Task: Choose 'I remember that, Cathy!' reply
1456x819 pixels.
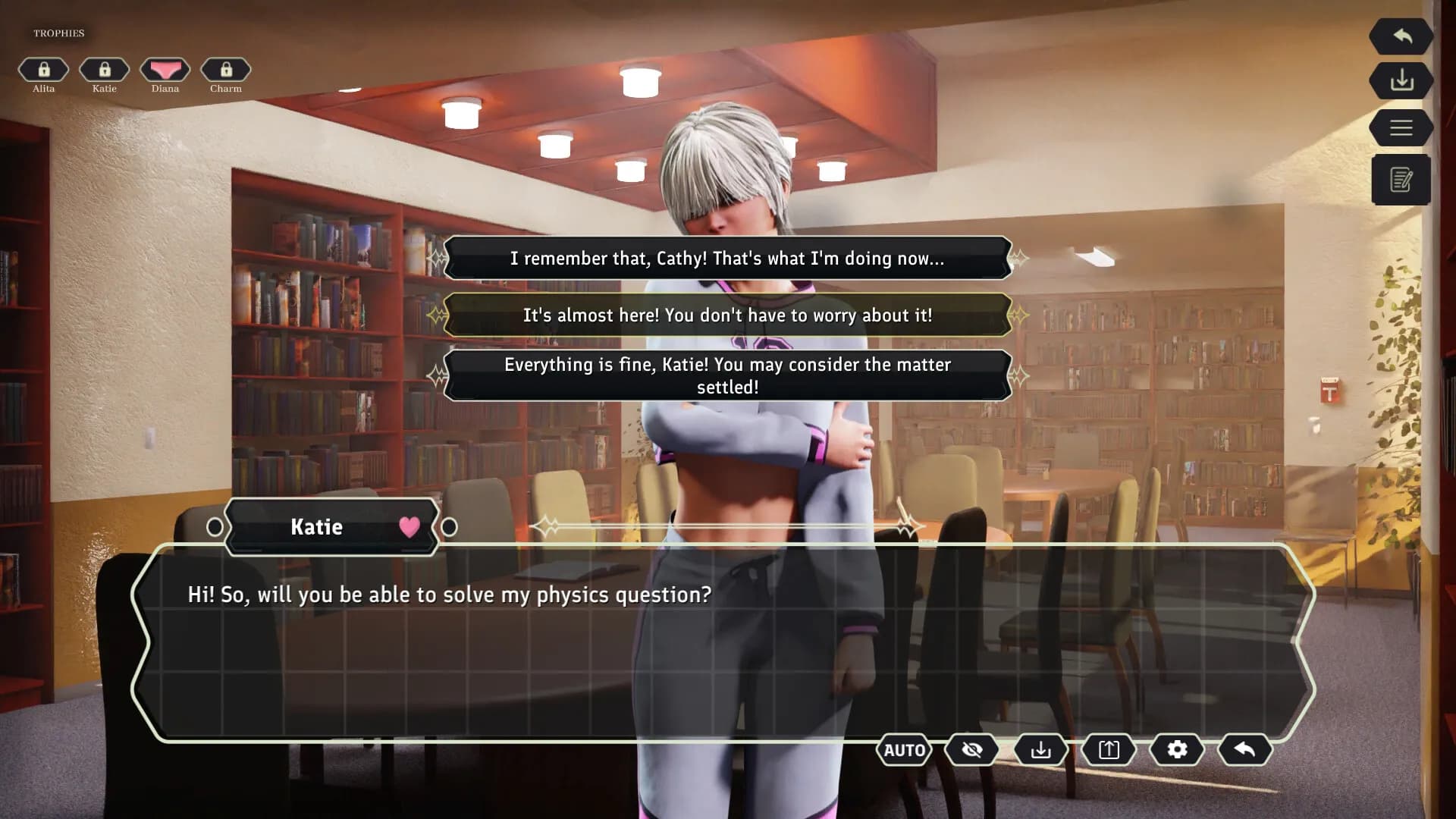Action: [728, 258]
